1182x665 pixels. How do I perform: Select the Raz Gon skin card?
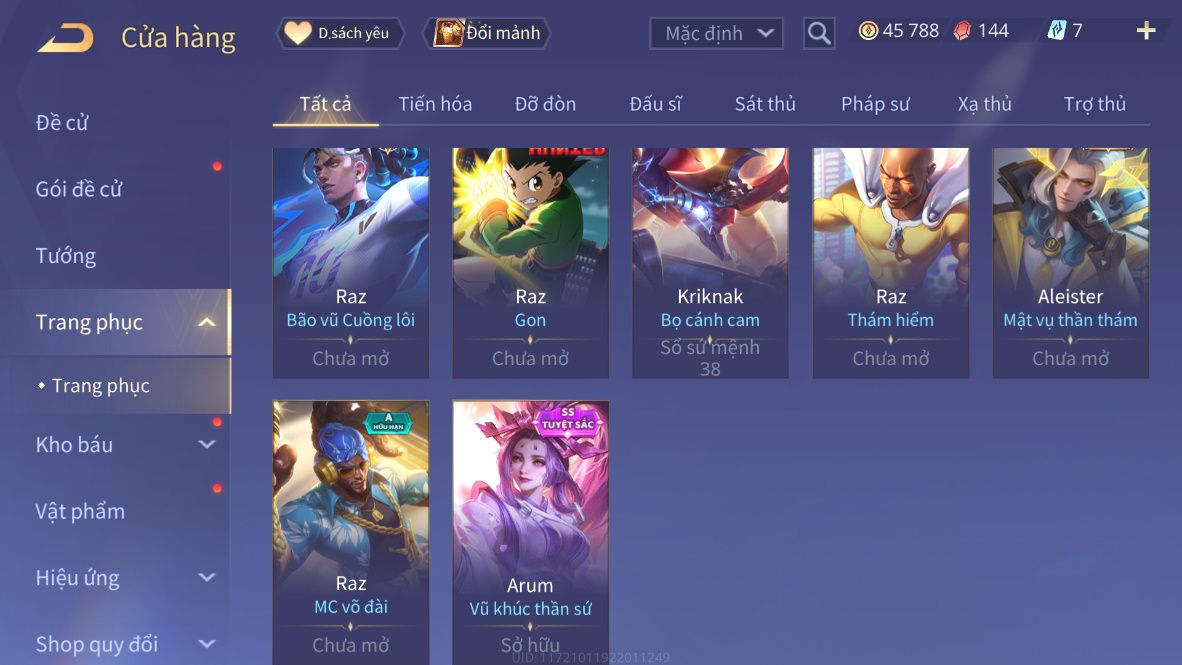click(x=530, y=262)
